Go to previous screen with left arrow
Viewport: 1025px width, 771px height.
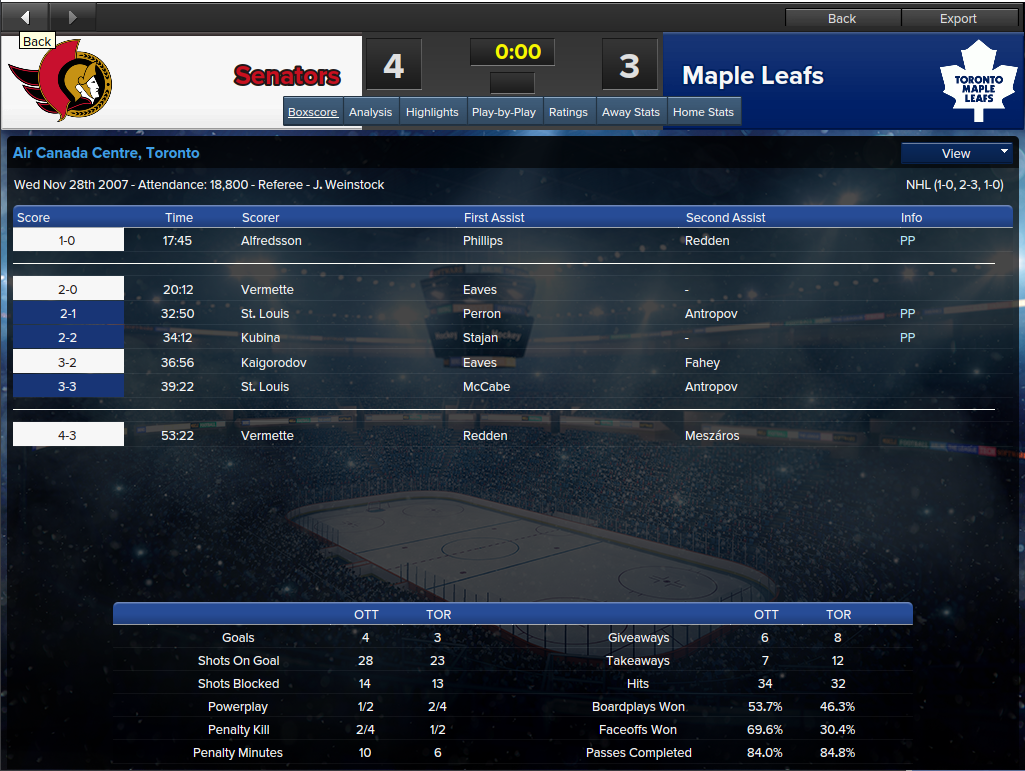pos(25,16)
